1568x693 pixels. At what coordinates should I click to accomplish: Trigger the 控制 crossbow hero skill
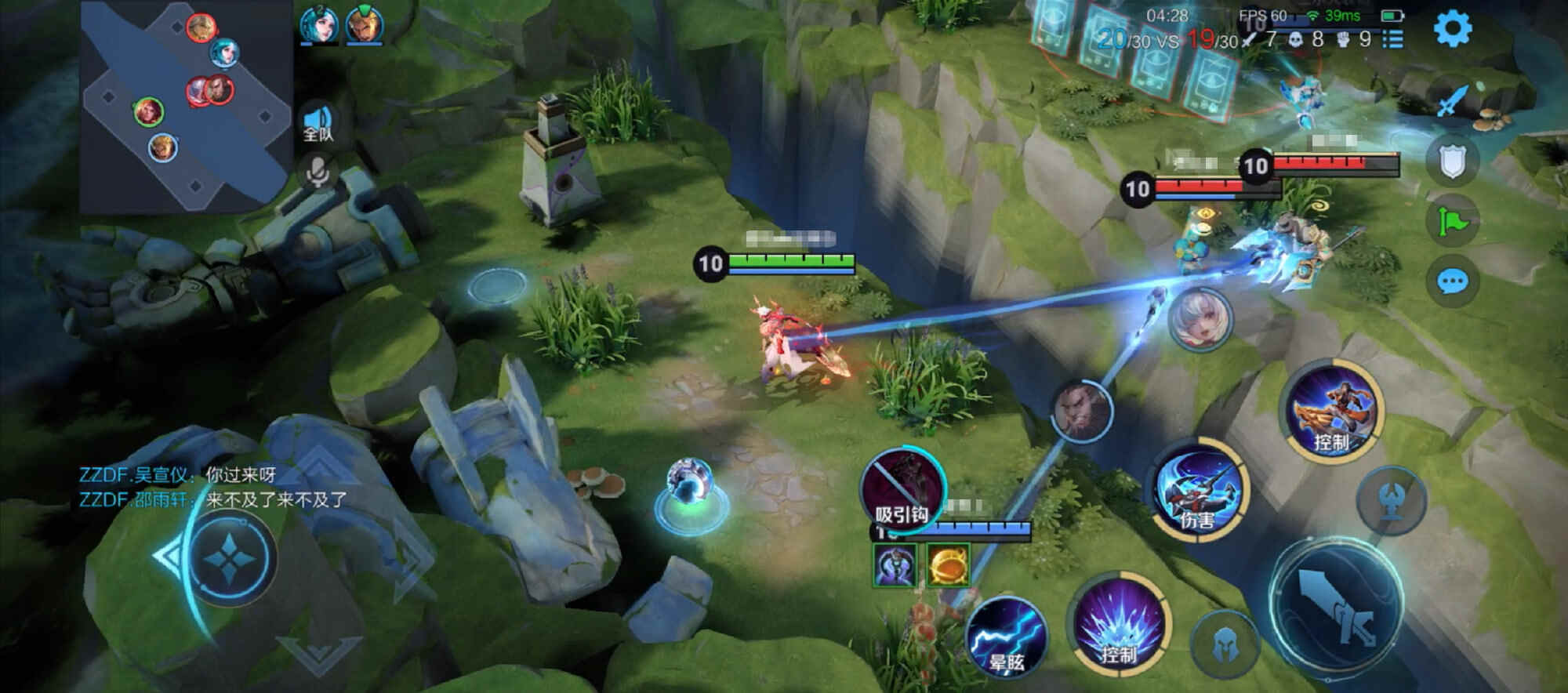[1332, 411]
